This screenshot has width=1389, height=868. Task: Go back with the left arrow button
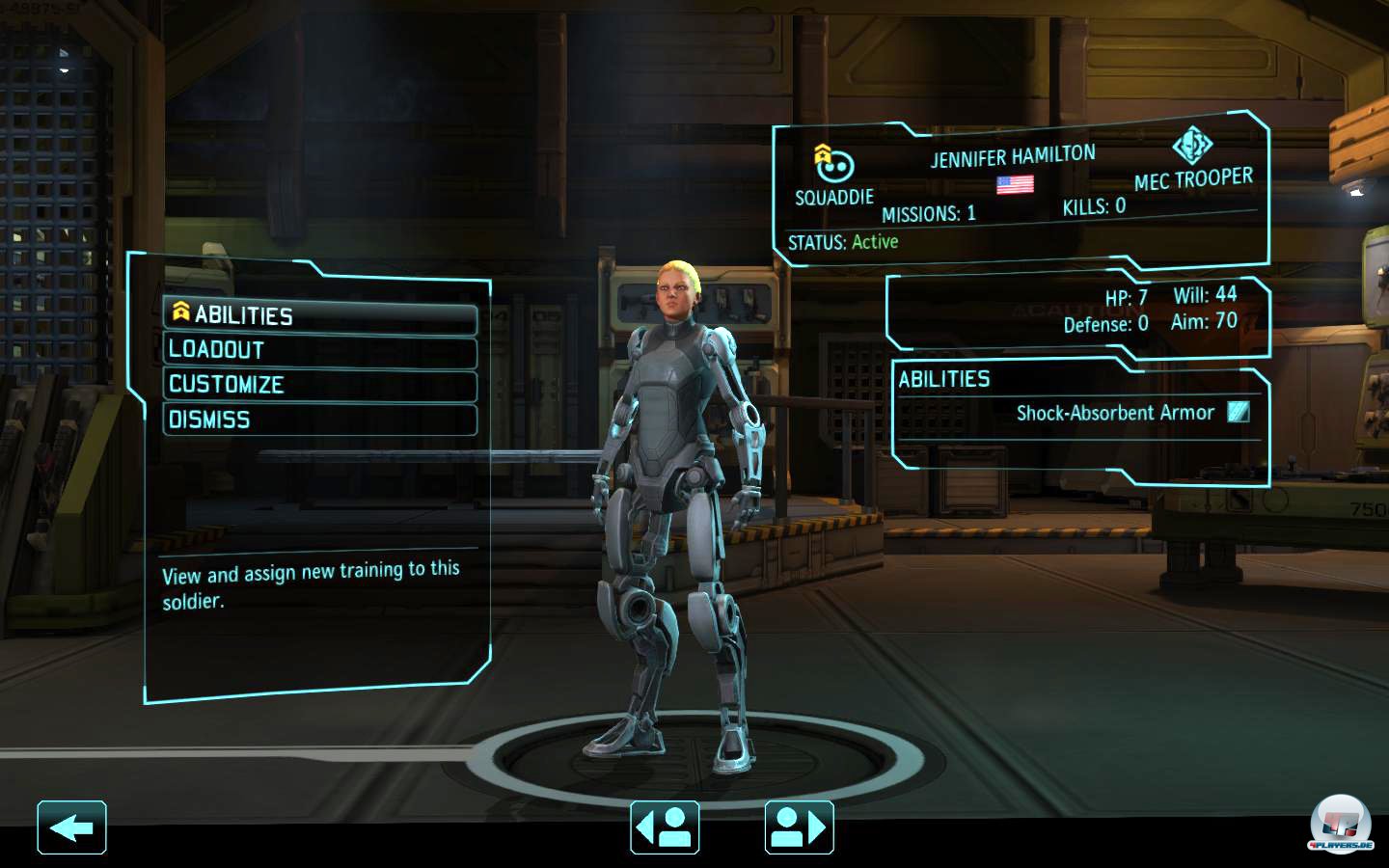tap(71, 827)
